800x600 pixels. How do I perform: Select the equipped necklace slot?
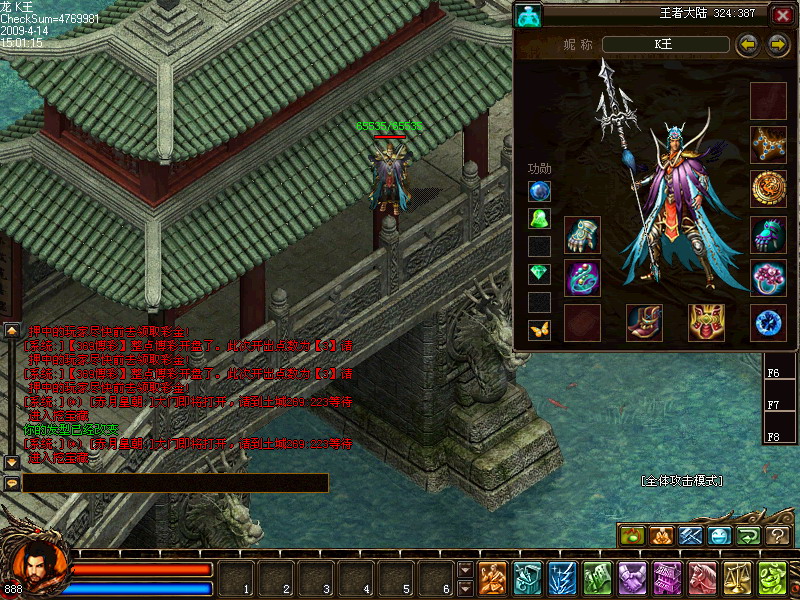coord(768,144)
